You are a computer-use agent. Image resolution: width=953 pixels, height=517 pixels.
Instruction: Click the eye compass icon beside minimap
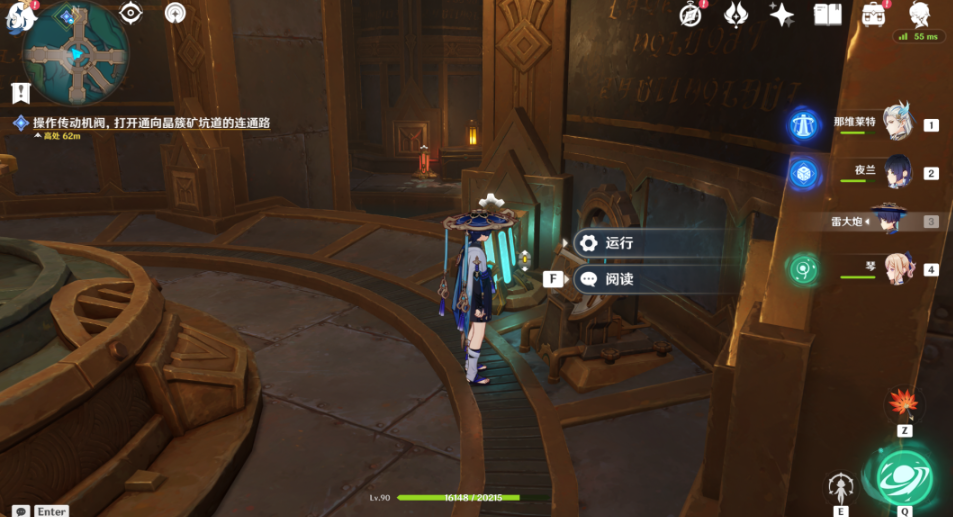coord(131,13)
